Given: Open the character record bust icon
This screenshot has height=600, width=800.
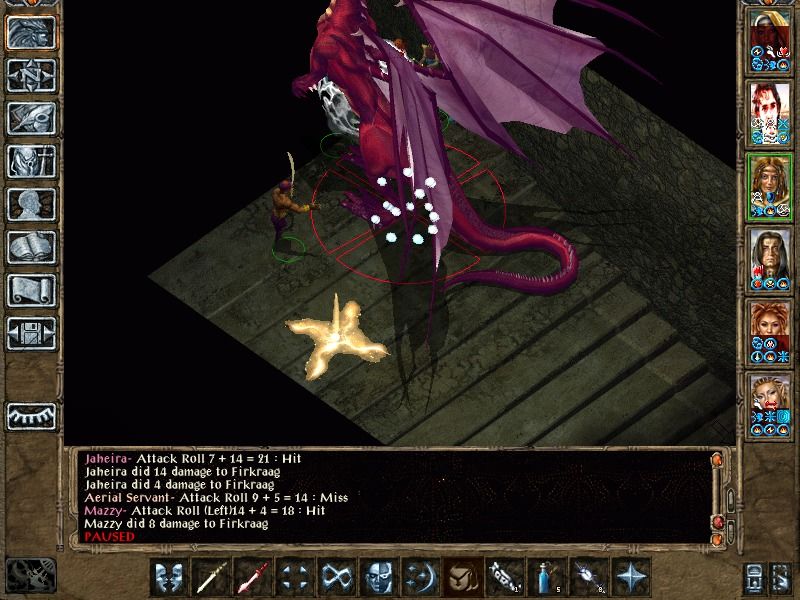Looking at the screenshot, I should [31, 204].
